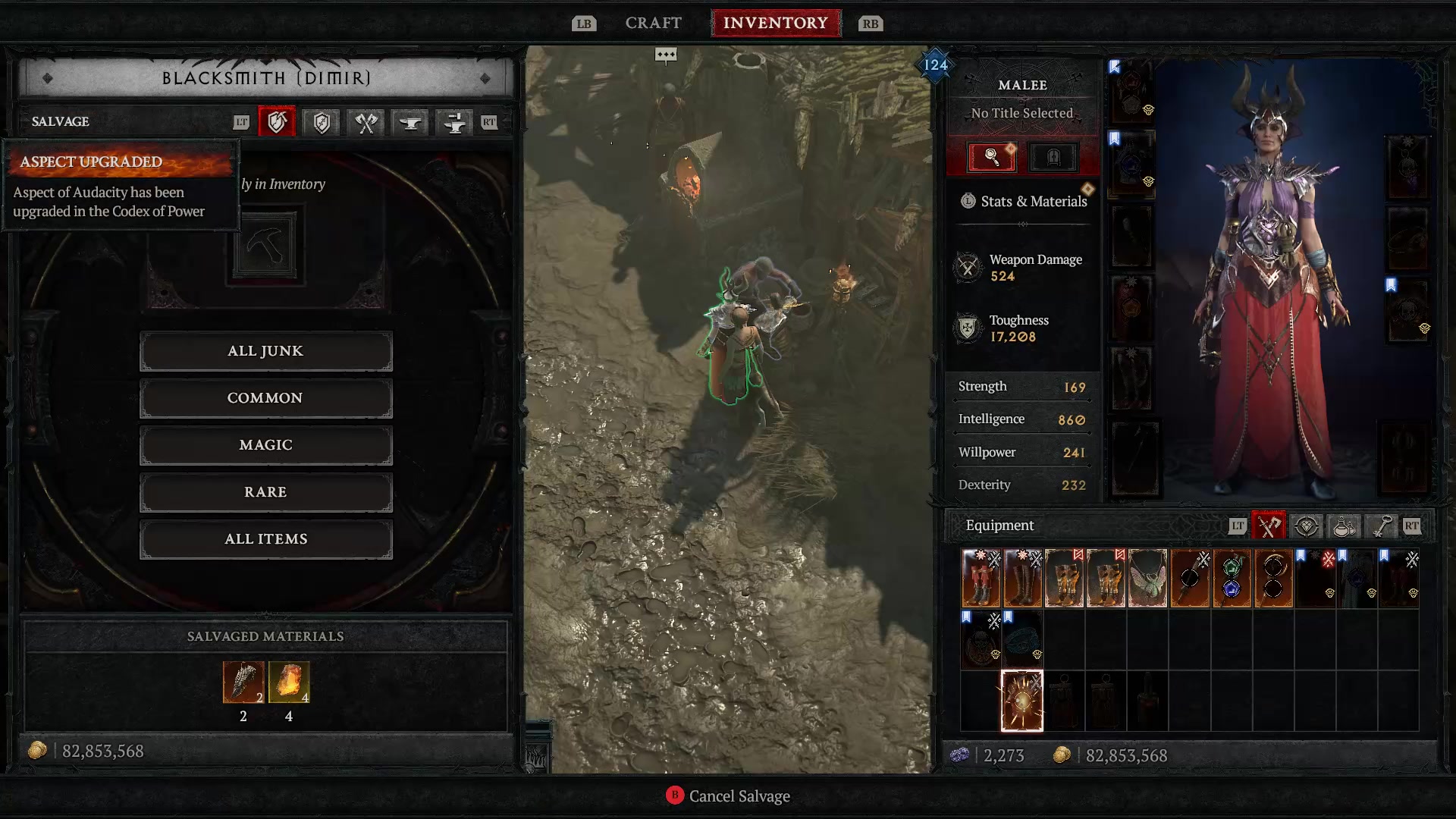Expand the Stats & Materials section
The height and width of the screenshot is (819, 1456).
pyautogui.click(x=1022, y=201)
